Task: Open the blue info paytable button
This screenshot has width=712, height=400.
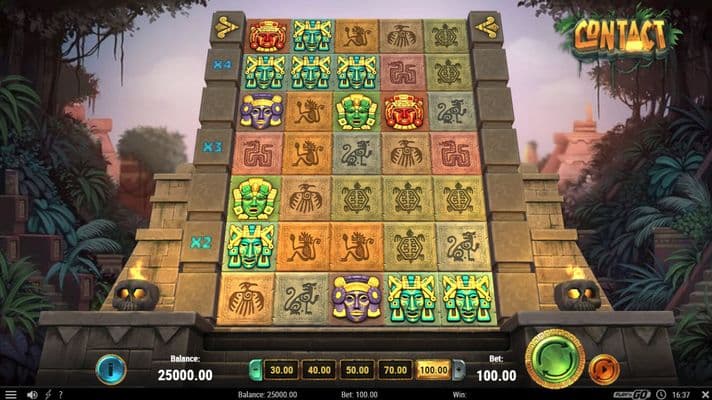Action: pos(110,369)
